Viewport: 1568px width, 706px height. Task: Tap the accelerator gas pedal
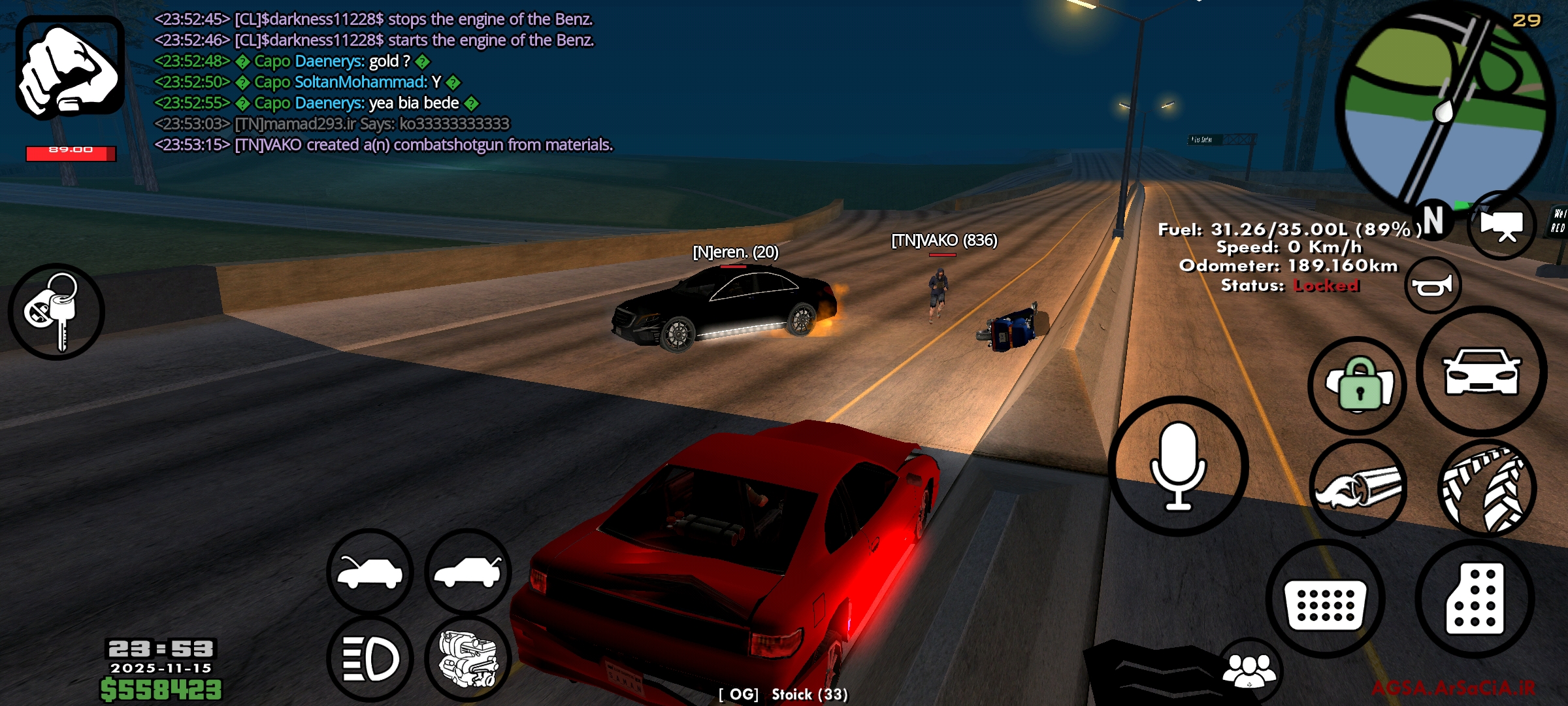click(1475, 598)
